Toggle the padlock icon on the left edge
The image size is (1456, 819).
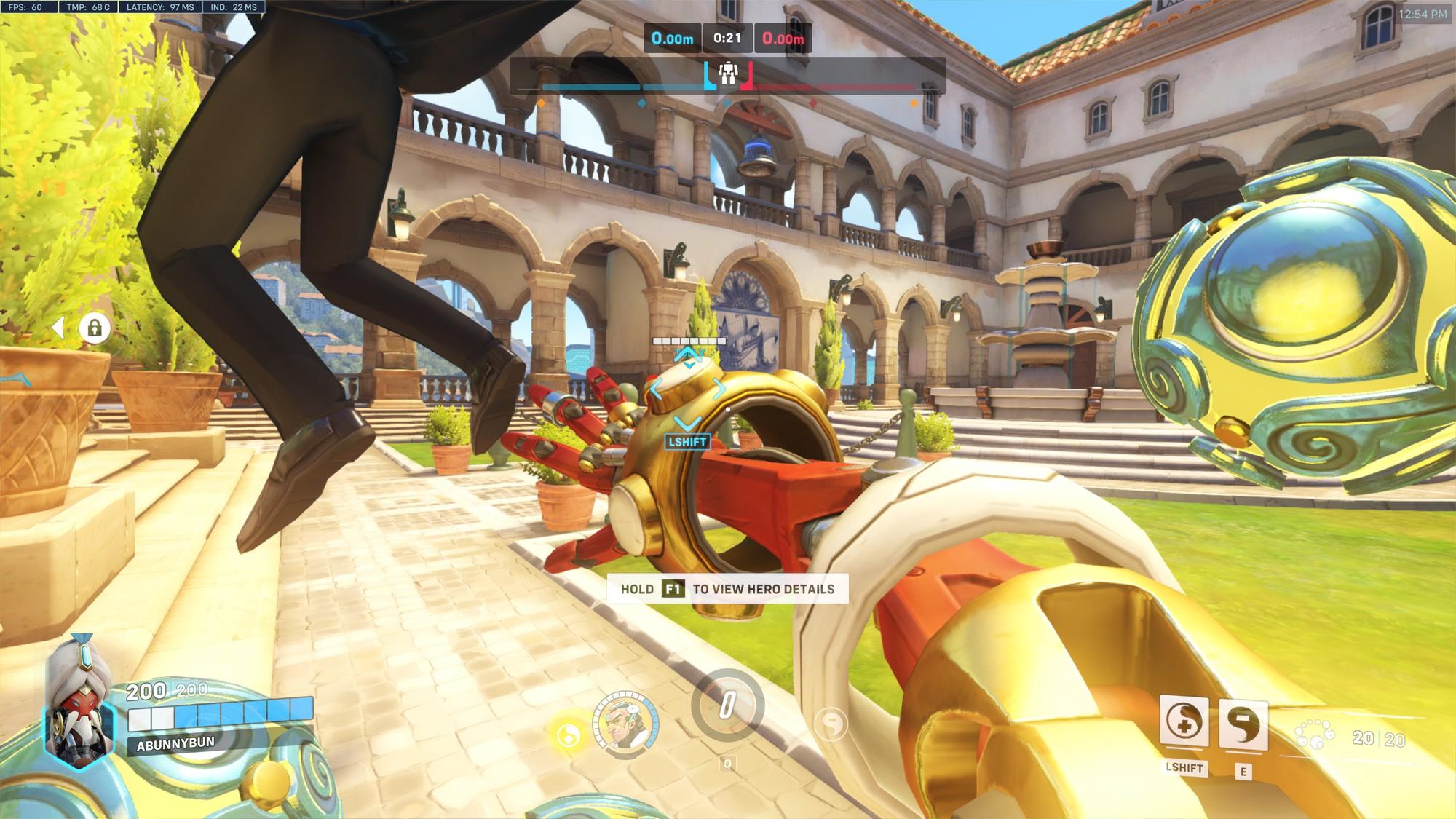click(x=94, y=328)
